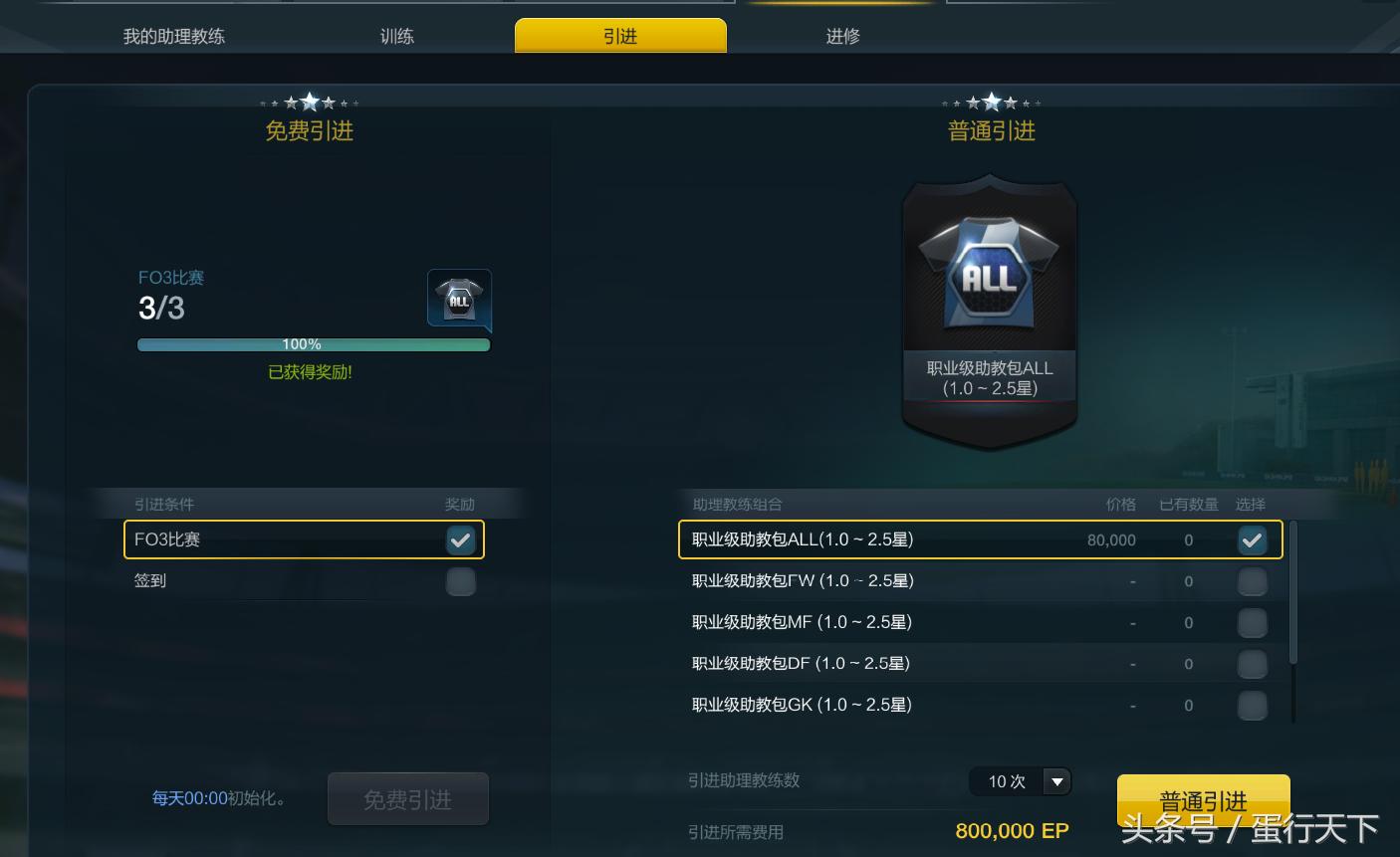
Task: Select the 职业级助教包MF pack checkbox
Action: tap(1252, 622)
